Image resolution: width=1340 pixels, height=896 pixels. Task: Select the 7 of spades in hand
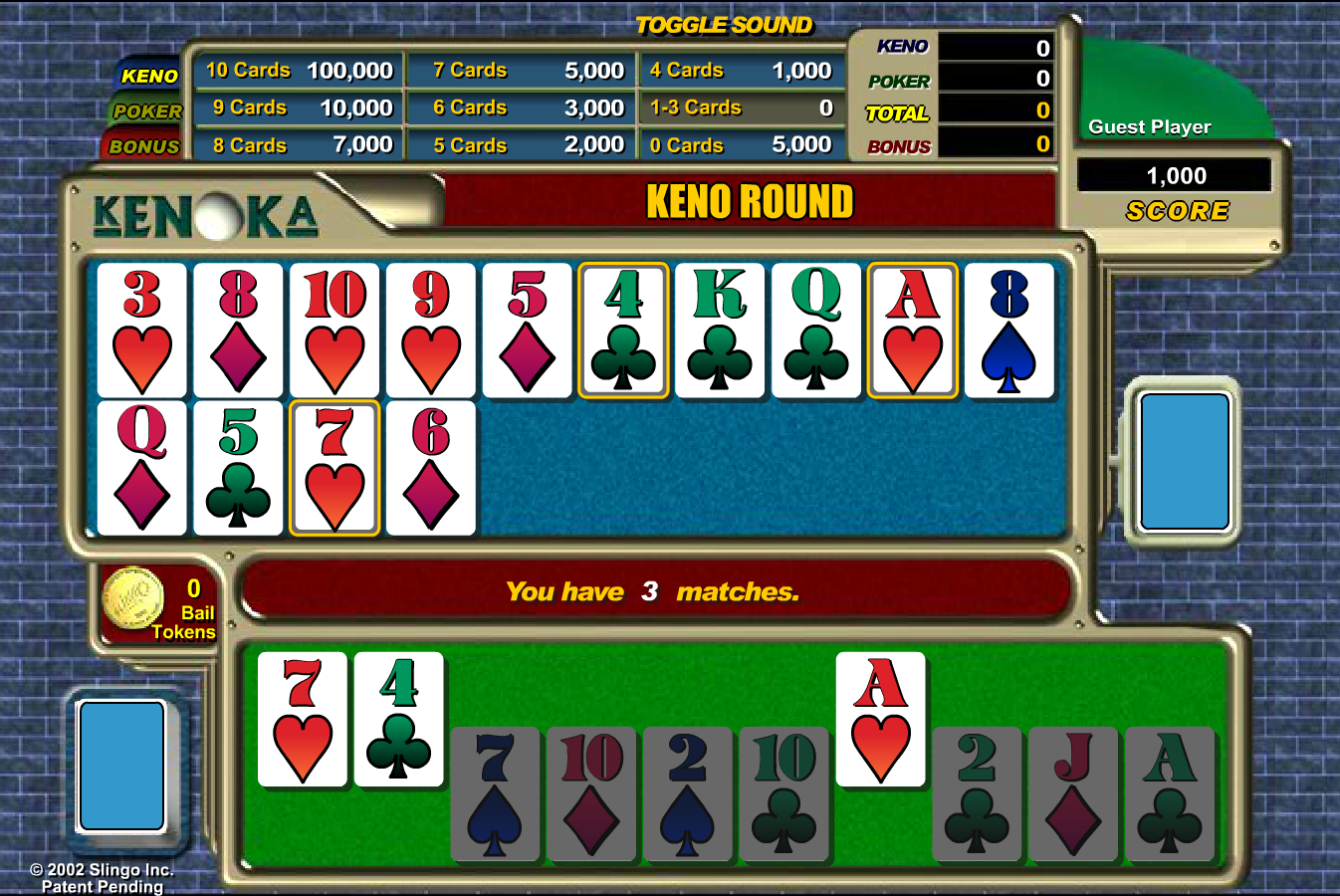(x=495, y=793)
